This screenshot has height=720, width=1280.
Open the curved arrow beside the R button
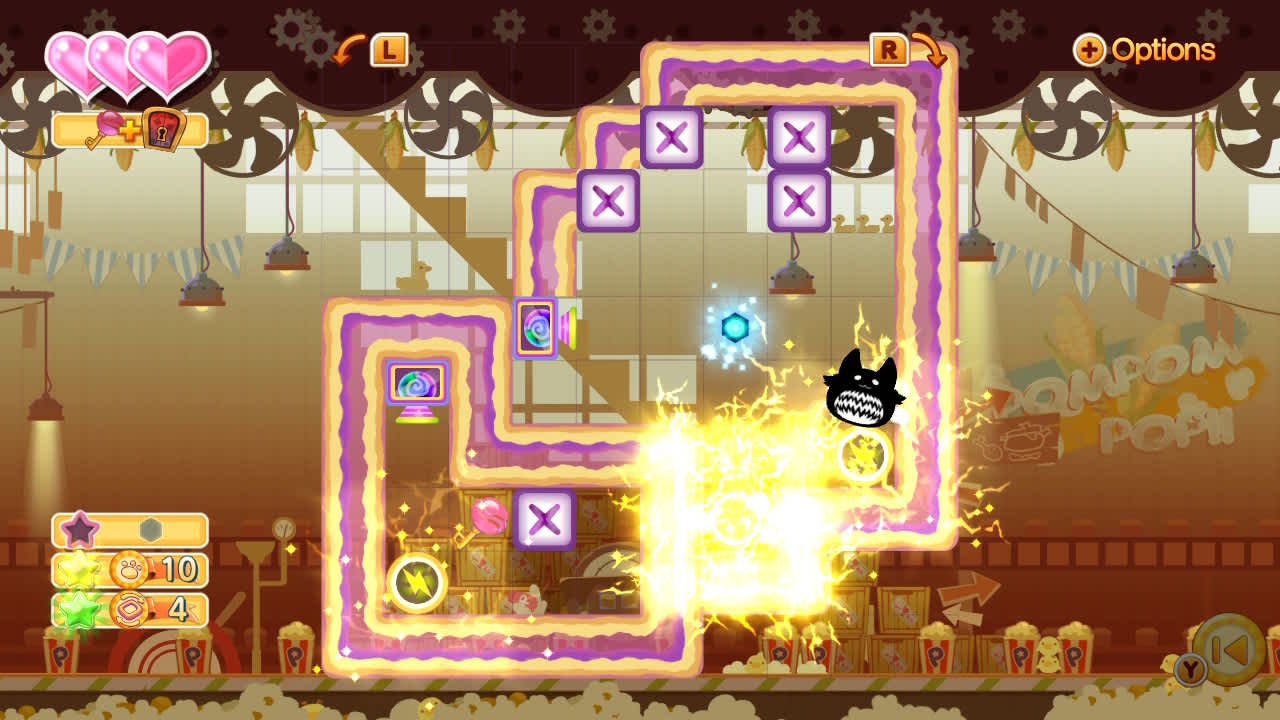[x=932, y=50]
